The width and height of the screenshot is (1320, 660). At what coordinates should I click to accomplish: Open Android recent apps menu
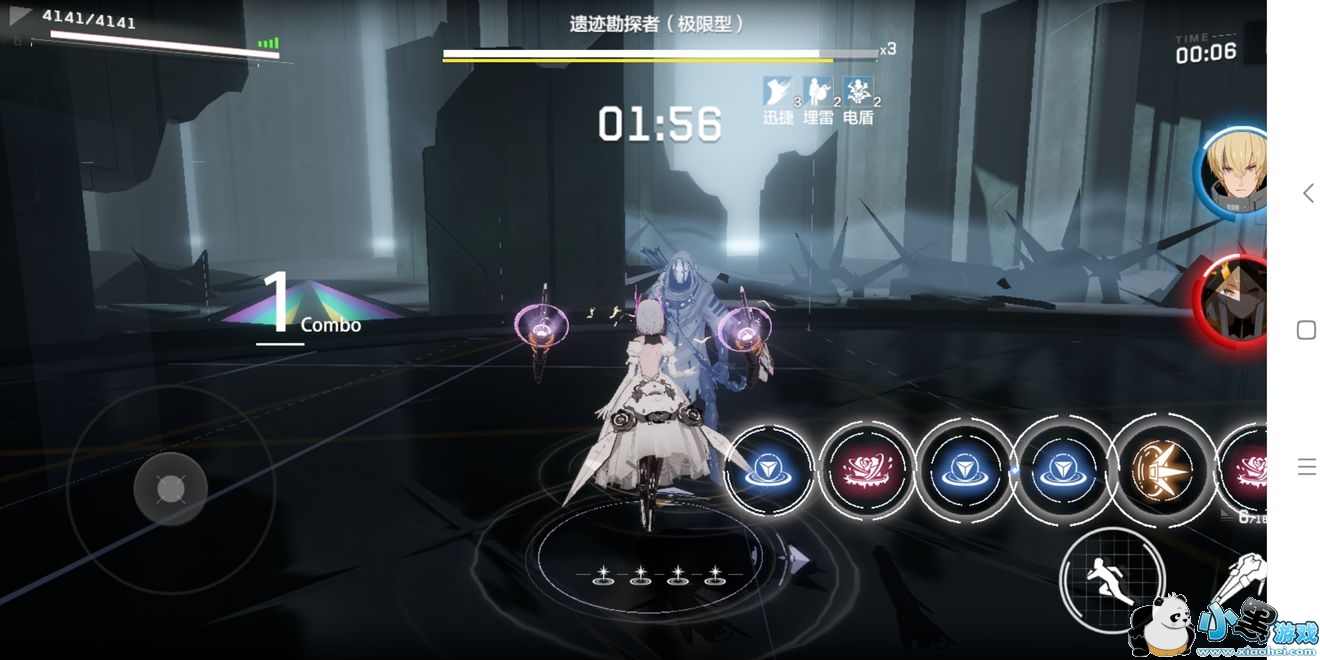1306,466
